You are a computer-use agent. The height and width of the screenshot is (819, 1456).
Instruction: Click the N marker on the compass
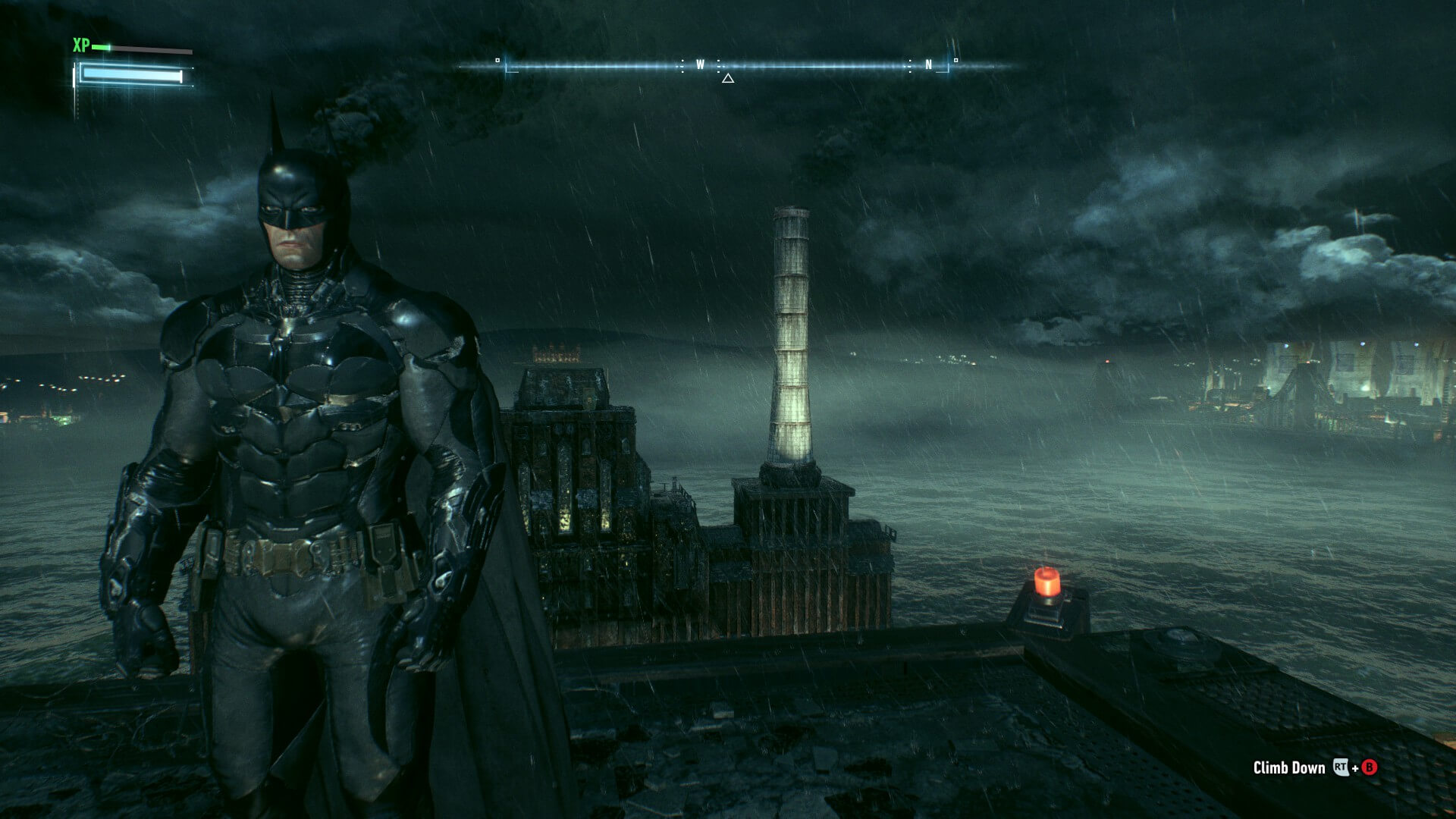click(x=927, y=63)
